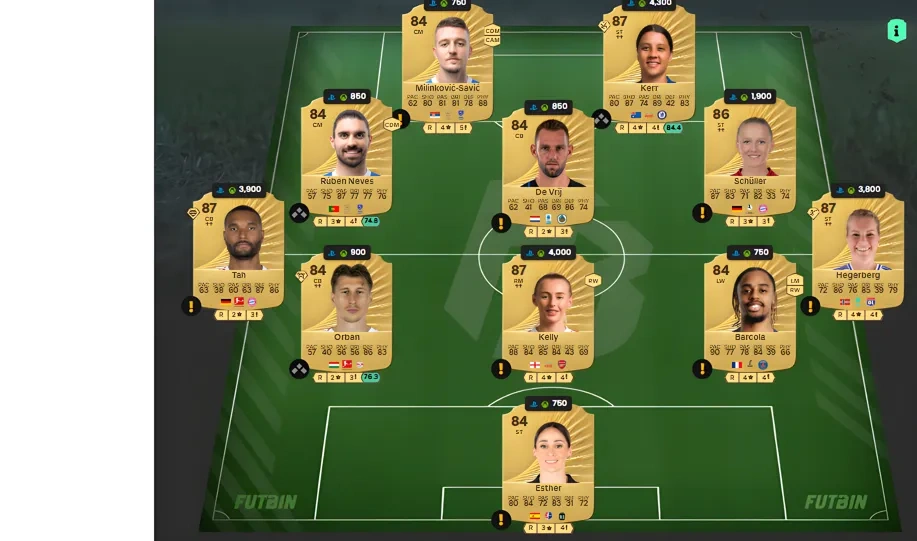Select the Barcola left-winger card
The image size is (917, 541).
[x=750, y=305]
